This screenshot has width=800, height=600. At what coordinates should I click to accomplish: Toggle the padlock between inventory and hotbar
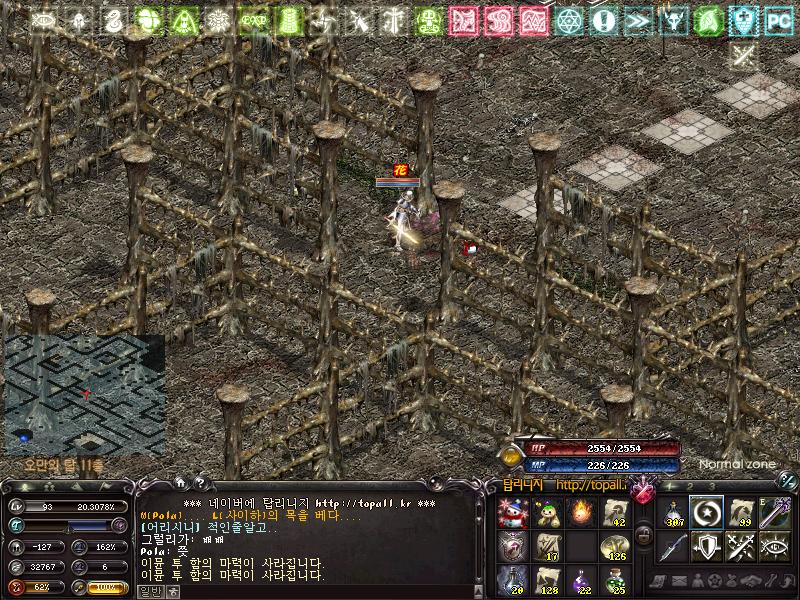point(644,536)
